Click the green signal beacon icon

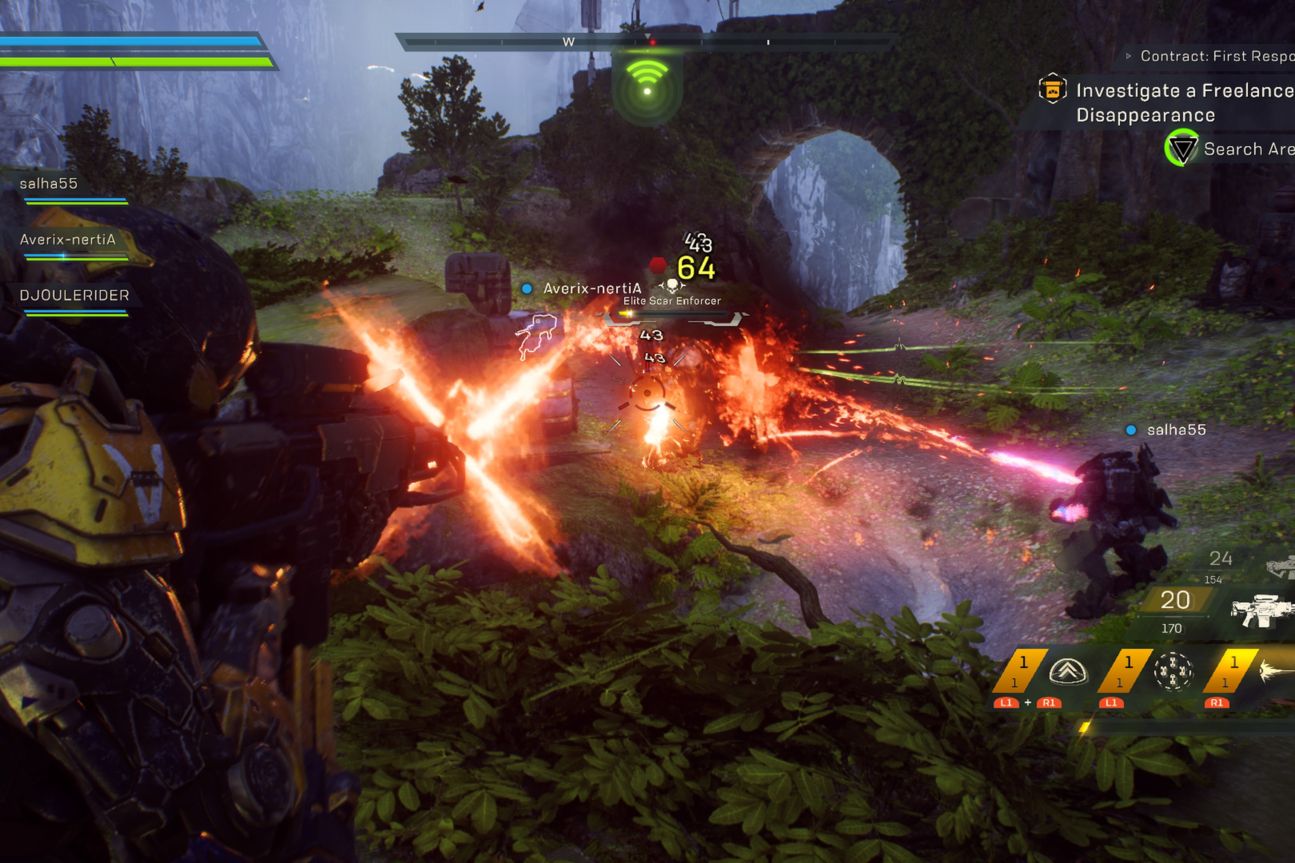[647, 85]
